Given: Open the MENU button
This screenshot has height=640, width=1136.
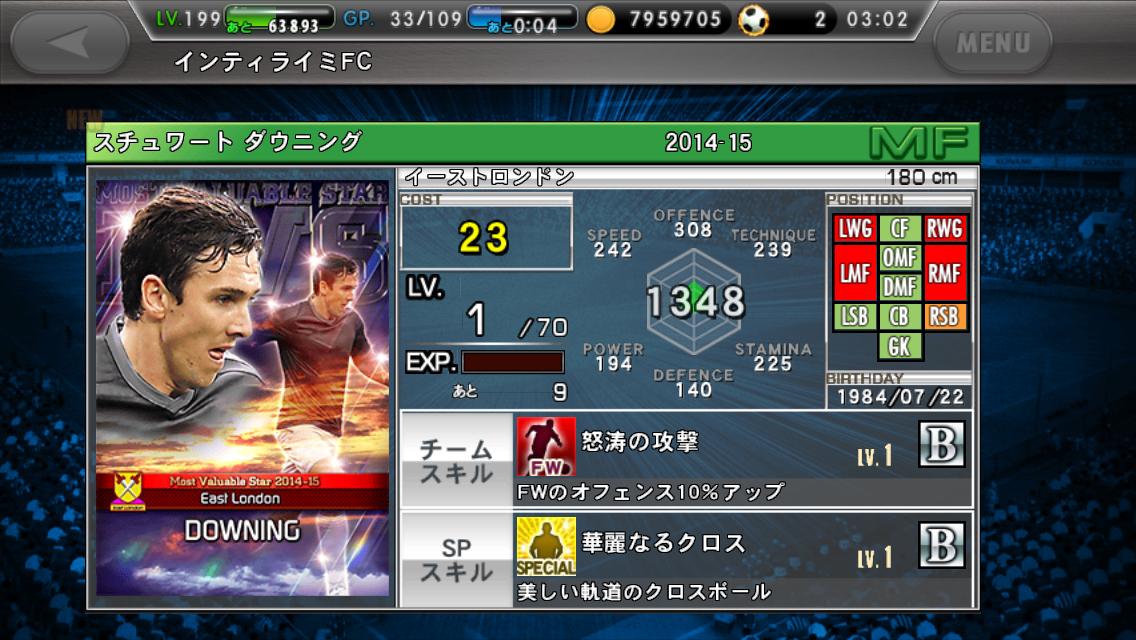Looking at the screenshot, I should click(x=992, y=43).
